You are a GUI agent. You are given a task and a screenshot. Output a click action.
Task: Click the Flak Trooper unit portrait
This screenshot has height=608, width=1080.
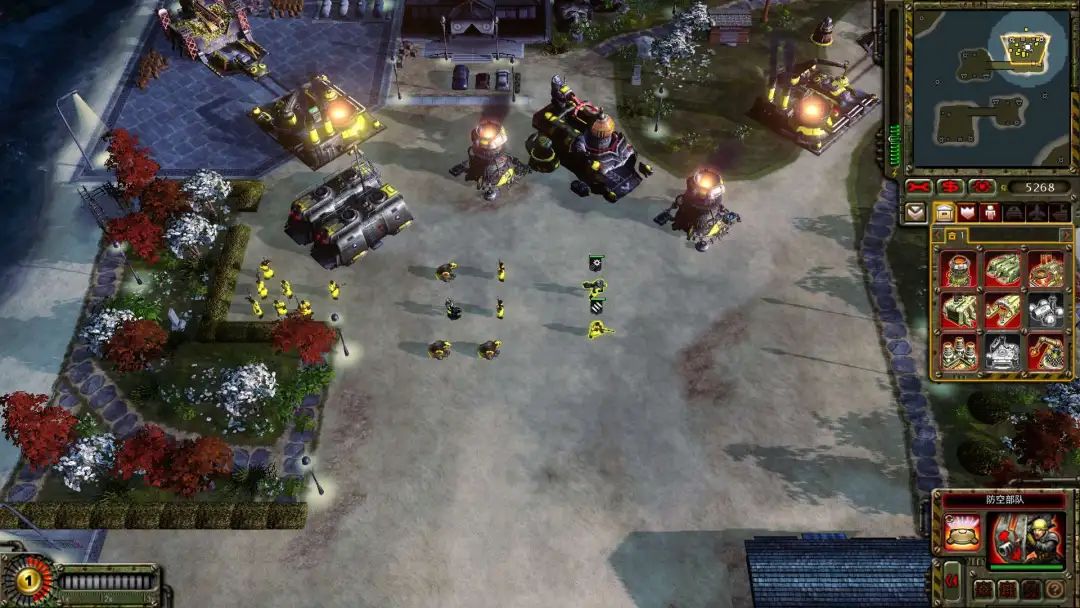[x=1026, y=540]
